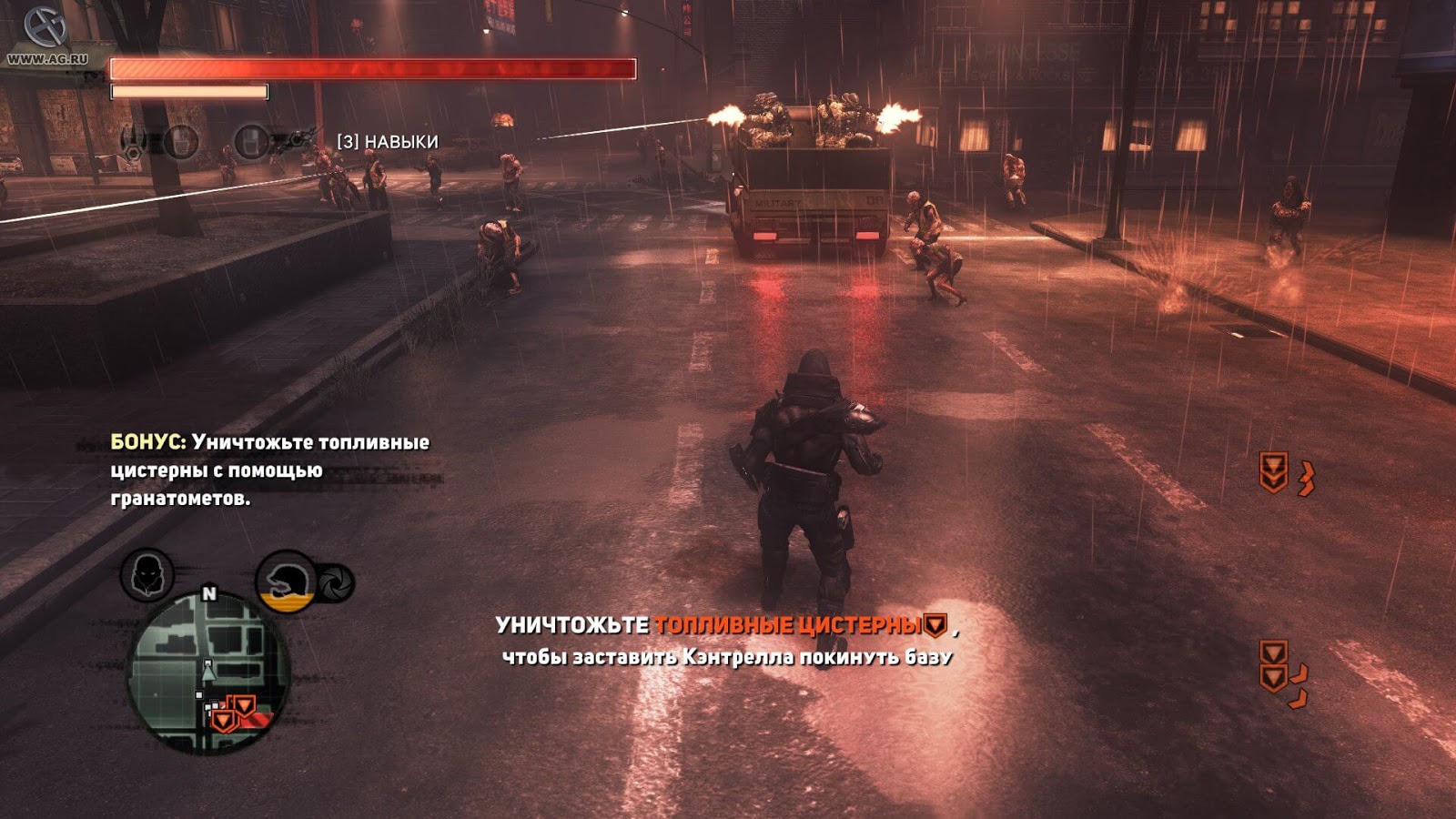1456x819 pixels.
Task: Click the soldier helmet alert meter
Action: coord(287,580)
